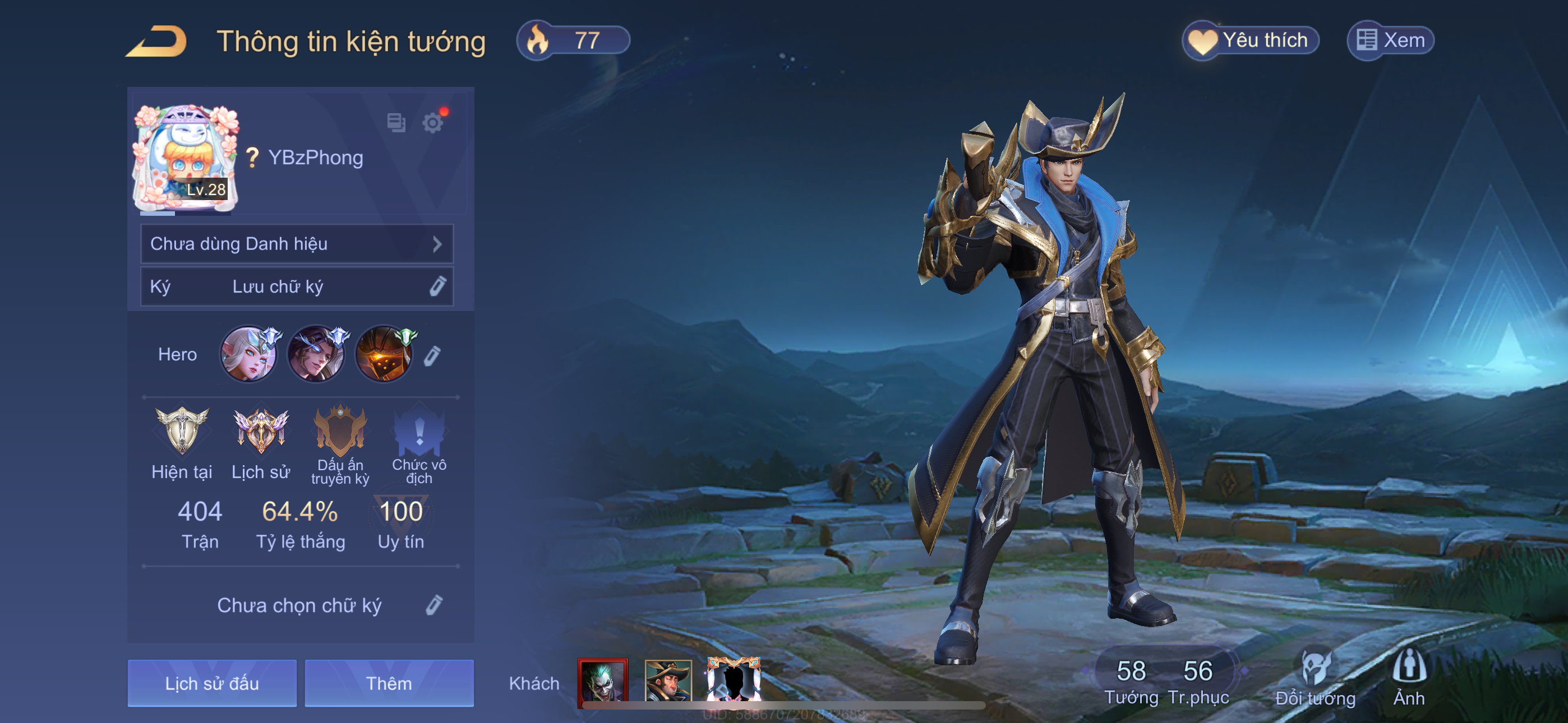
Task: Open the Dấu ấn truyền kỳ badge
Action: [x=340, y=431]
